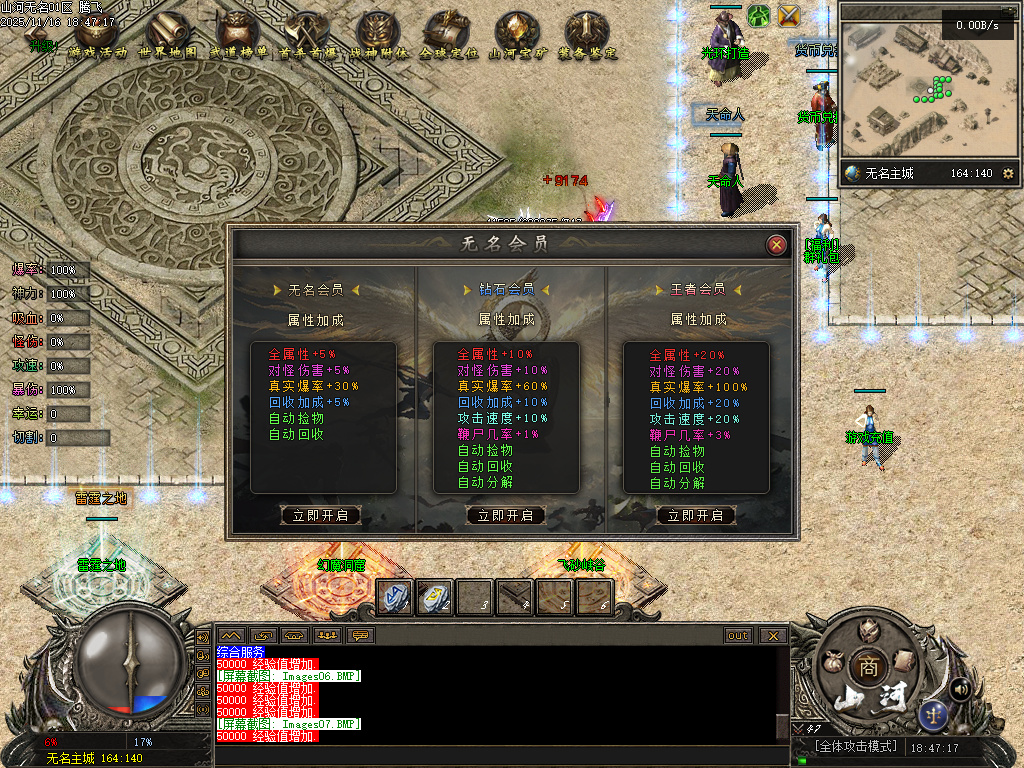1024x768 pixels.
Task: Activate 王者会员 with its 立即开启 button
Action: [696, 516]
